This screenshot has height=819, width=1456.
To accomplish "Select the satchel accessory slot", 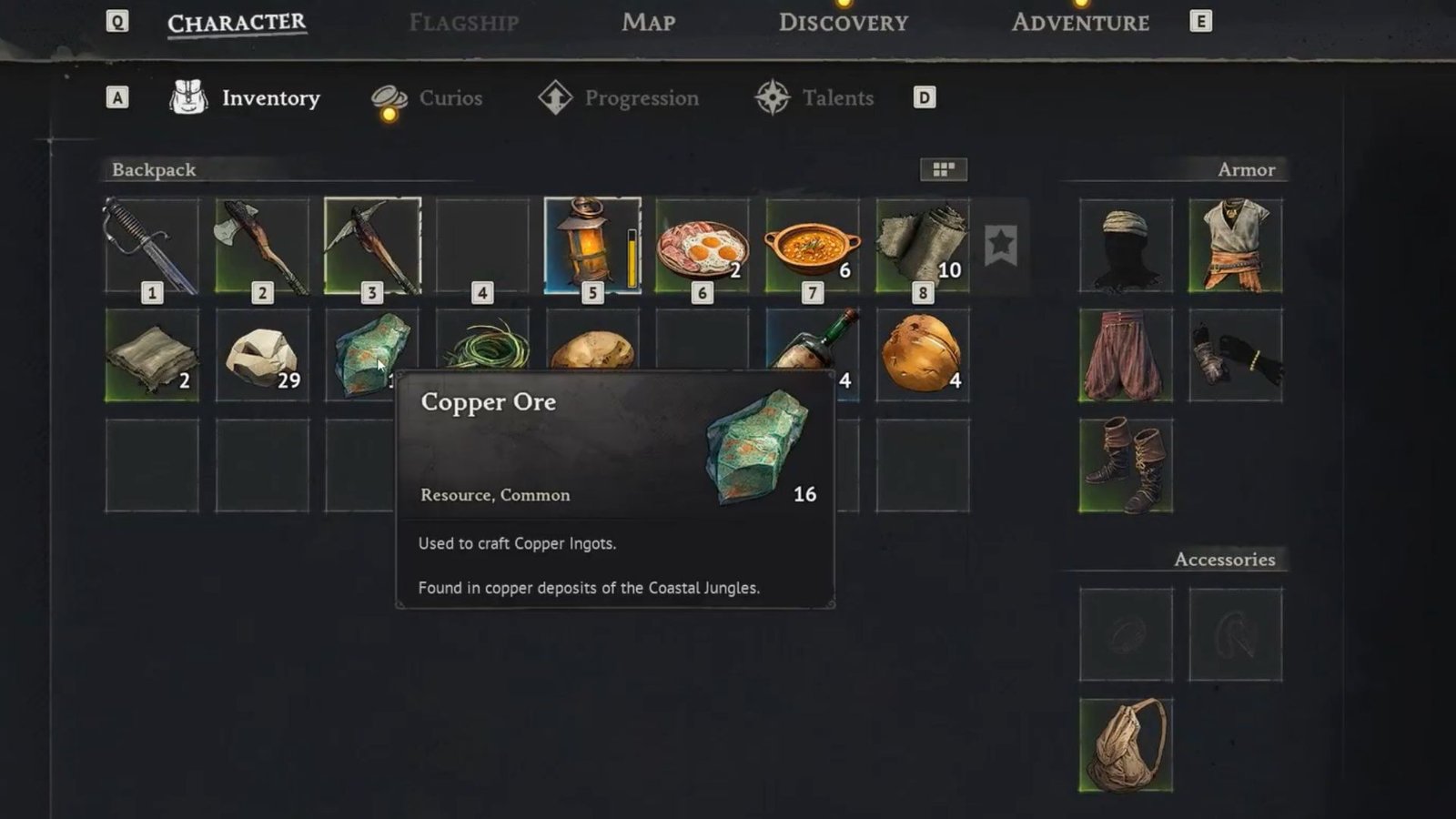I will 1126,744.
